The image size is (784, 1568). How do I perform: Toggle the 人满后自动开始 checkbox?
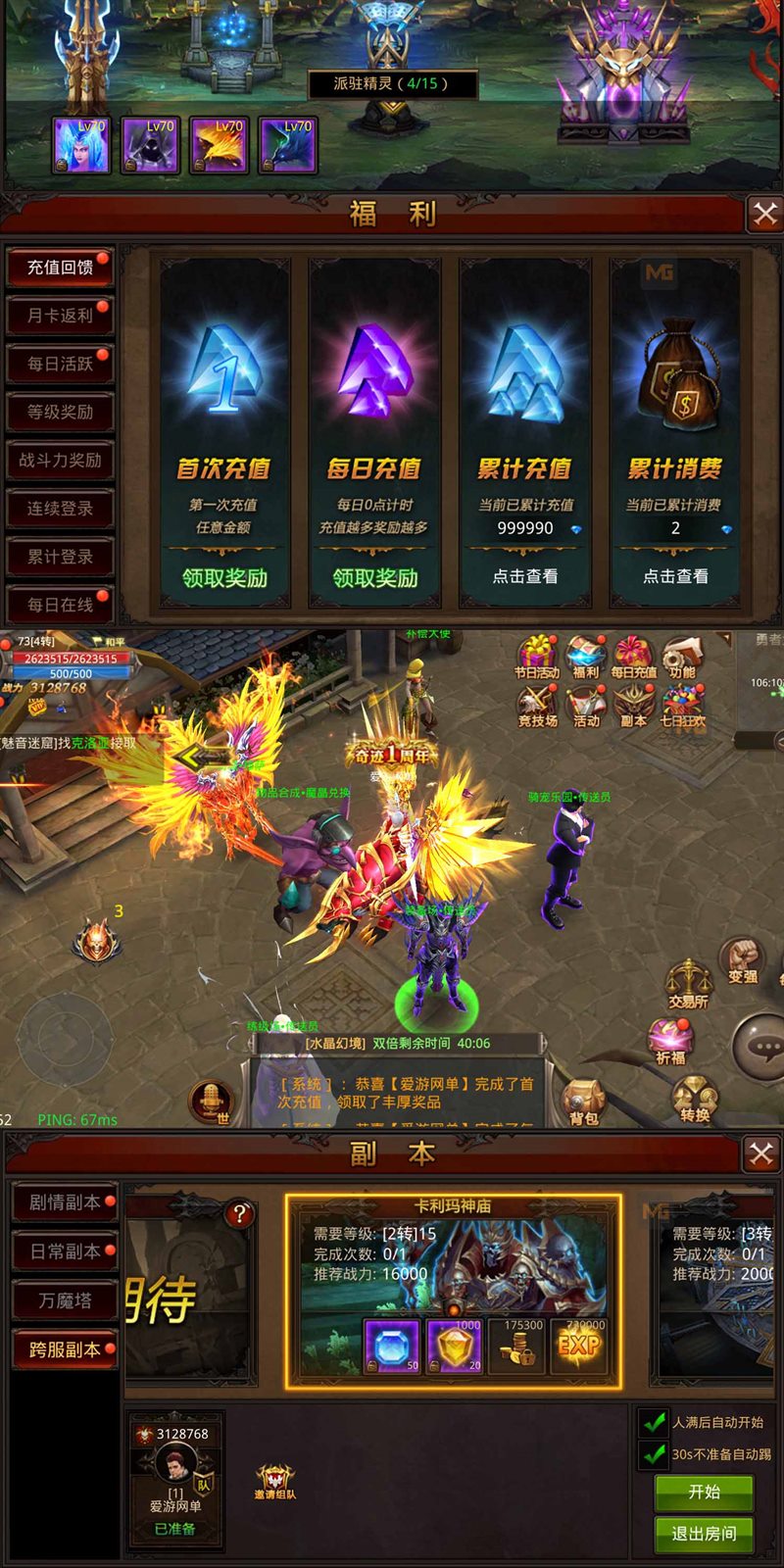(654, 1422)
